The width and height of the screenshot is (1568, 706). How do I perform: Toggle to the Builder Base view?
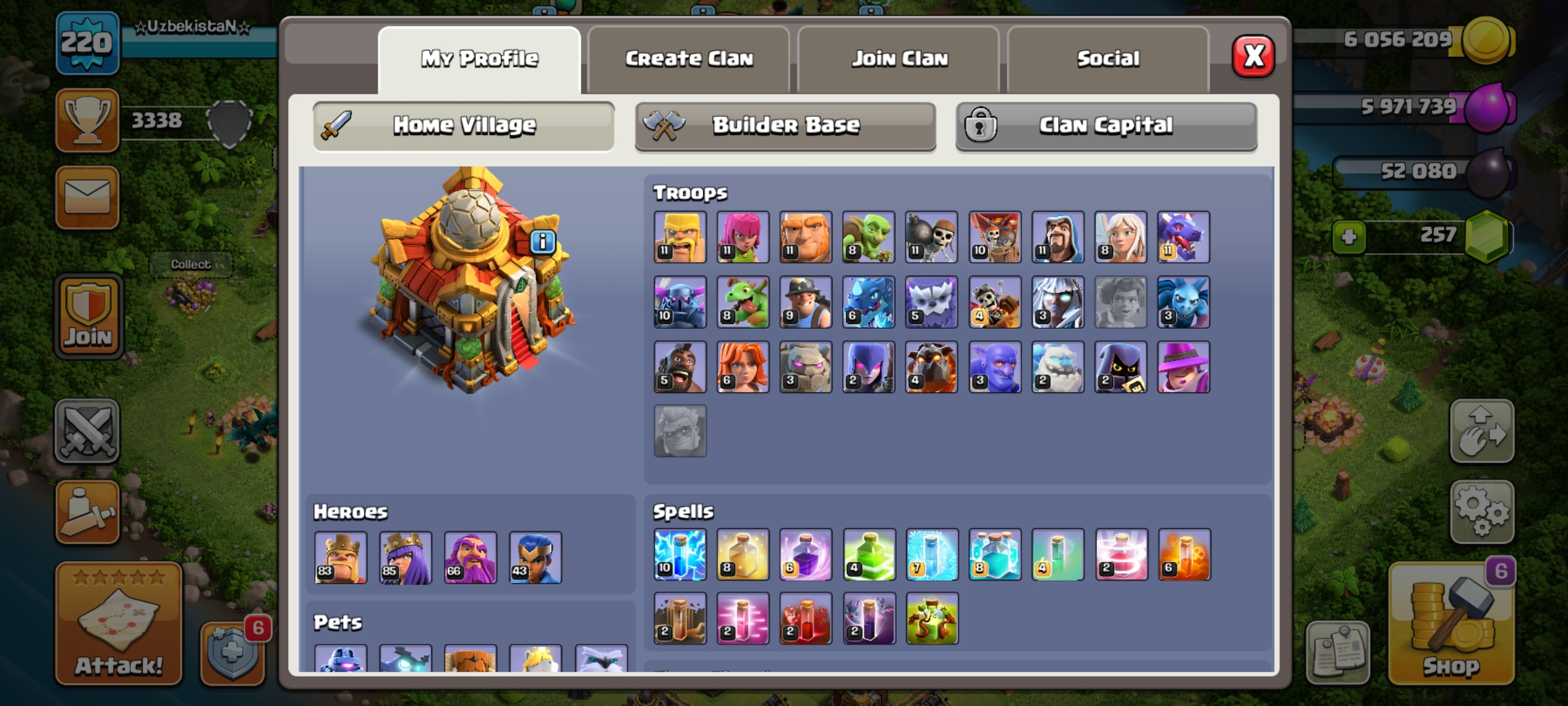pyautogui.click(x=784, y=126)
